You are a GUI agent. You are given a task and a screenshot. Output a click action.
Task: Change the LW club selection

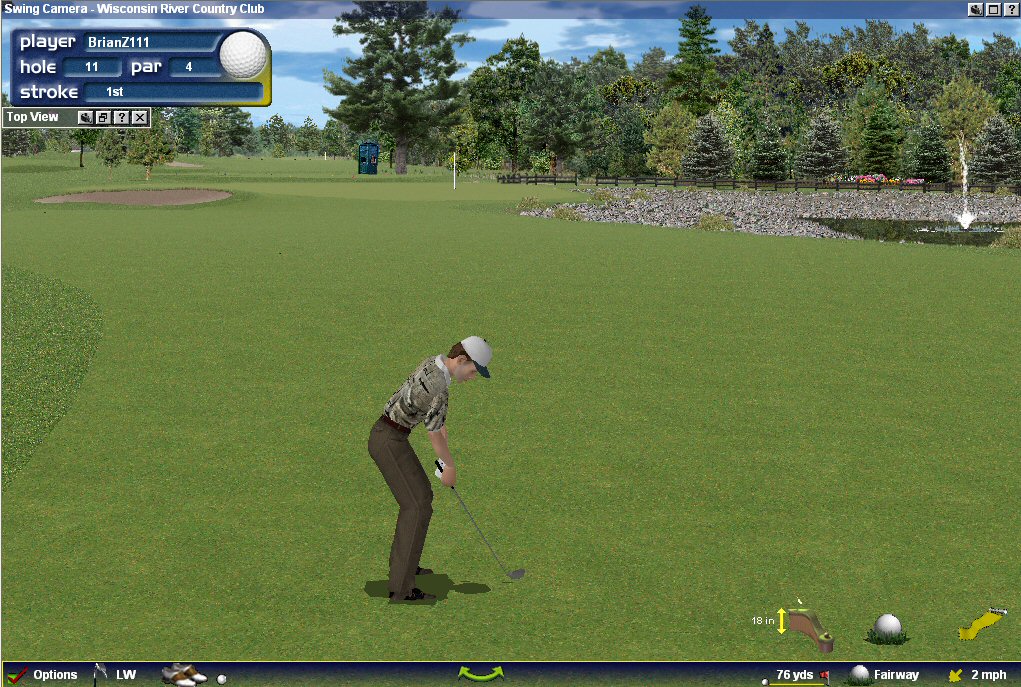116,675
